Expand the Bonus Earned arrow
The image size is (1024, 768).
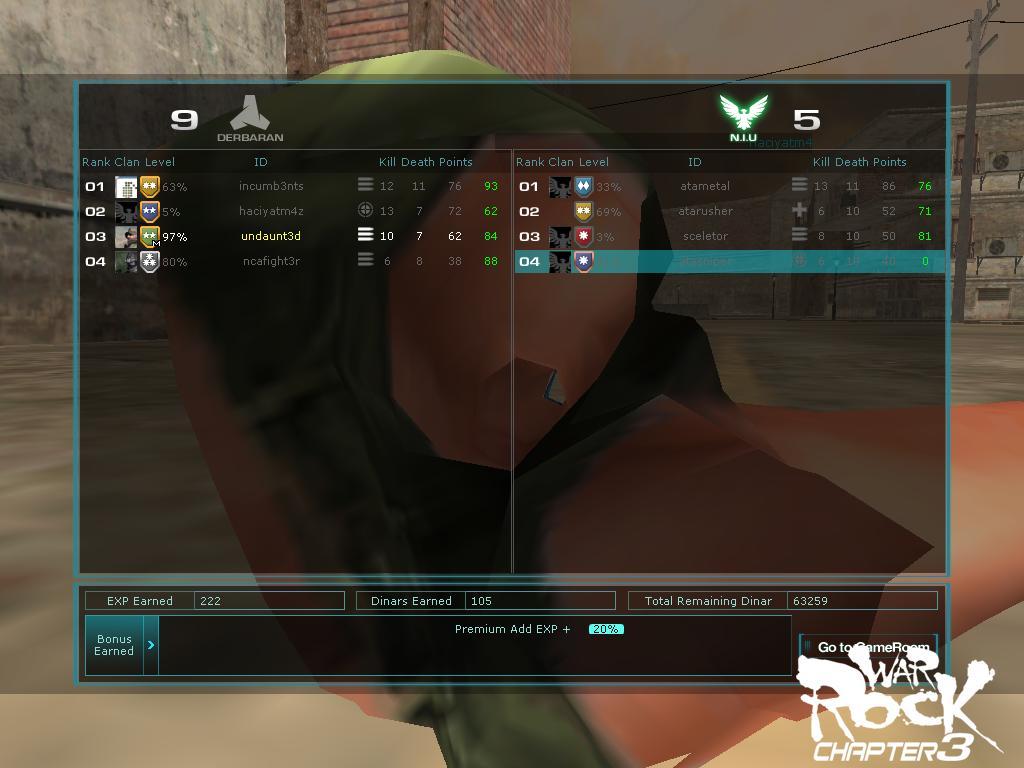pos(151,645)
